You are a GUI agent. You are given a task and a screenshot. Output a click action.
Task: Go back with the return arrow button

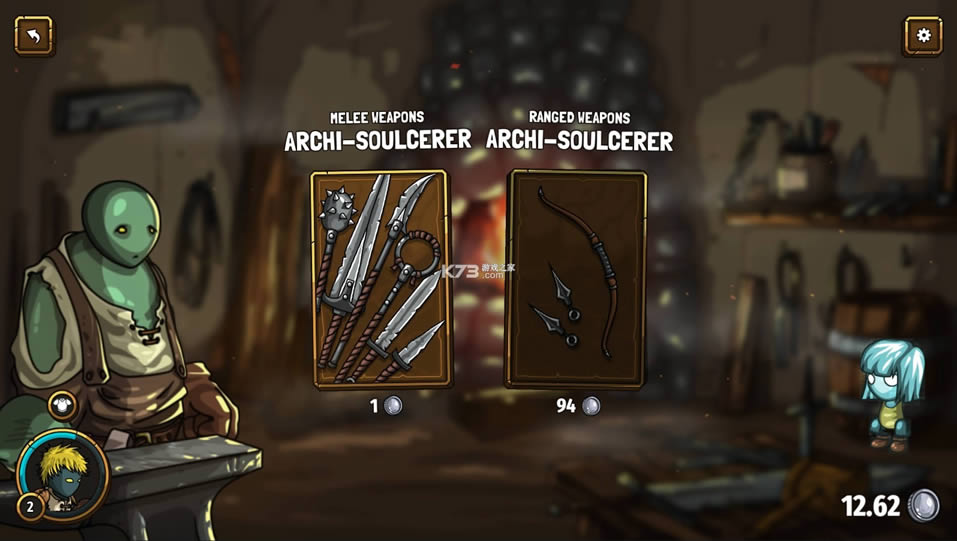[34, 36]
